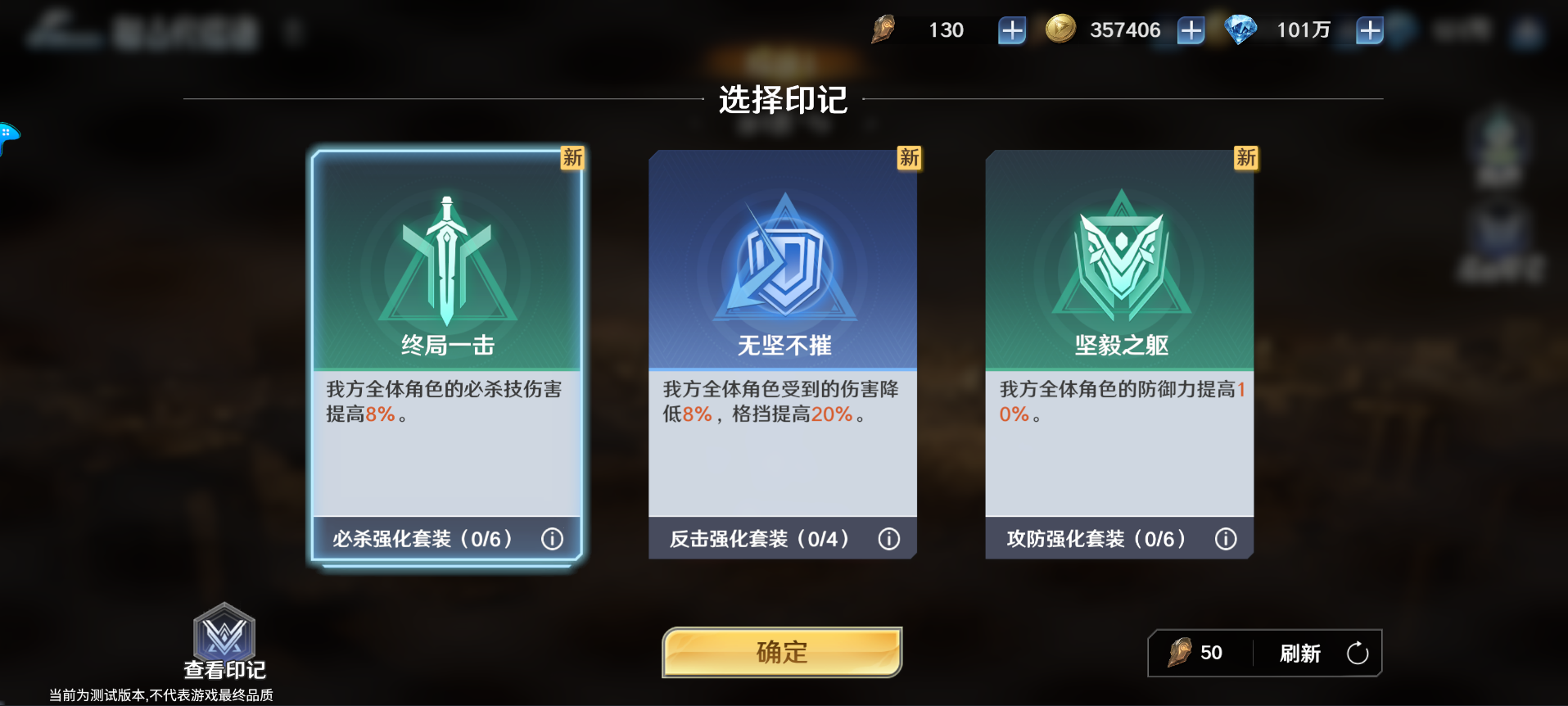The image size is (1568, 706).
Task: Click the plus button beside 357406 coins
Action: pyautogui.click(x=1190, y=29)
